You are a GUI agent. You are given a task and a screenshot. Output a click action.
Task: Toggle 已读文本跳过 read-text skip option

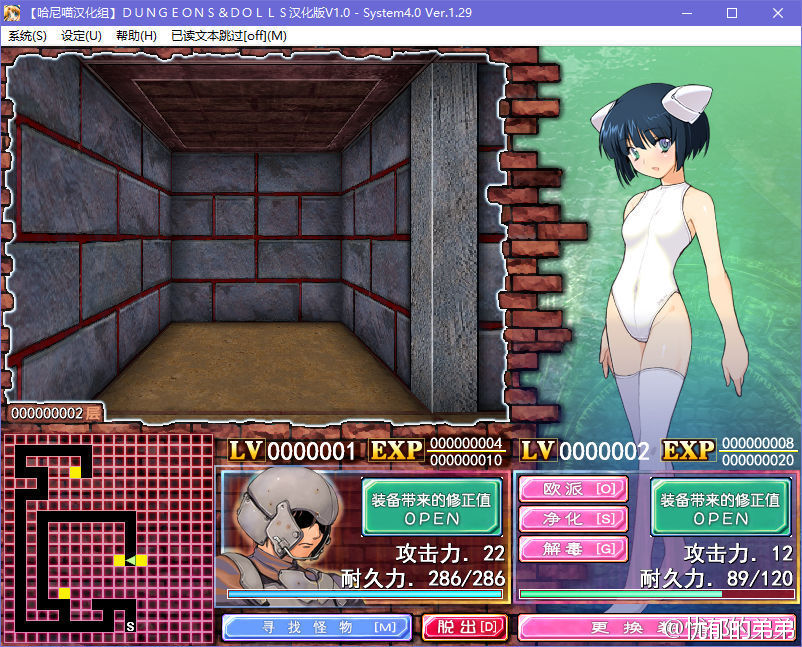[x=228, y=35]
